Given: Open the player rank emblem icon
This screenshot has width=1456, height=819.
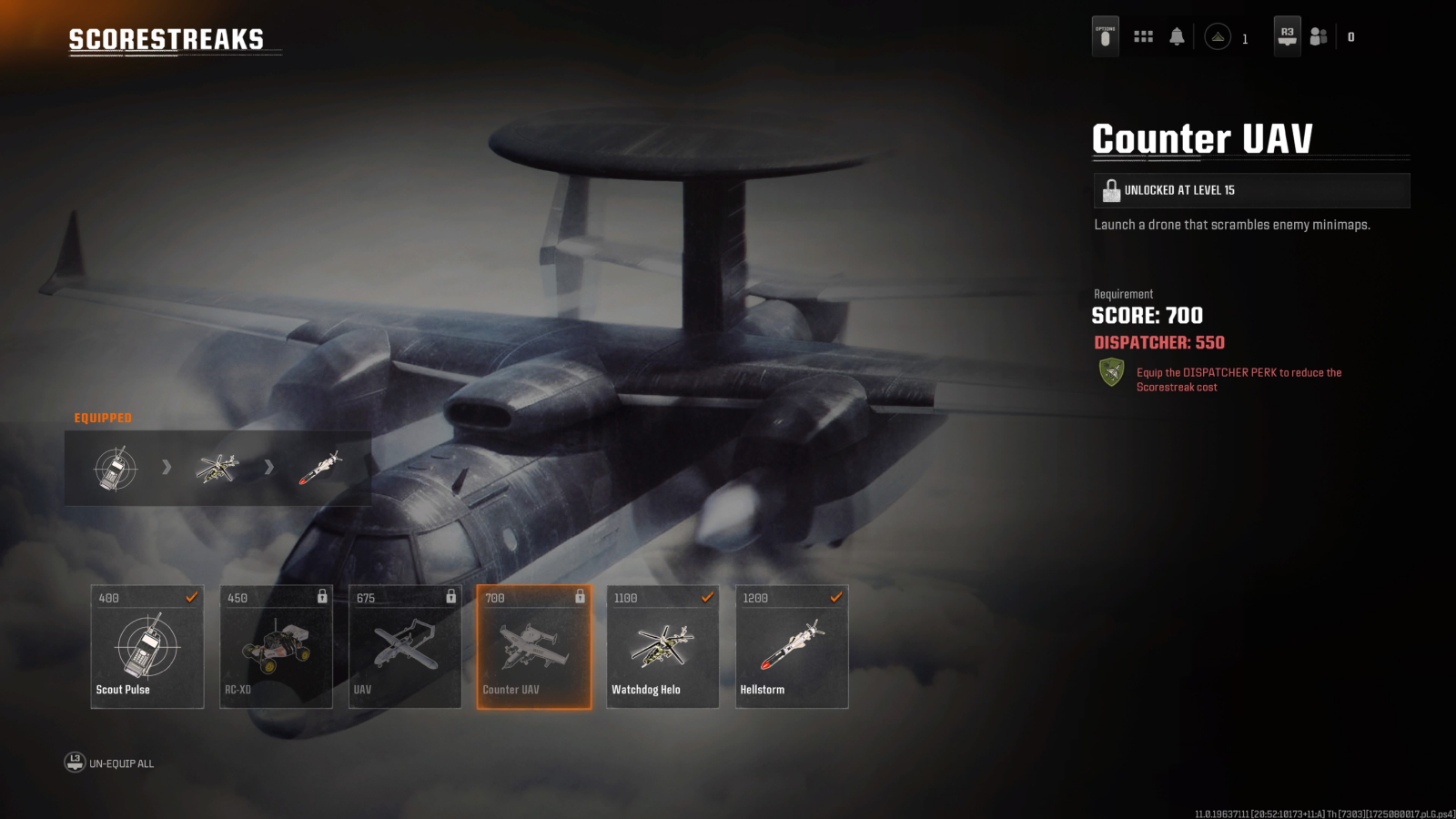Looking at the screenshot, I should tap(1218, 37).
